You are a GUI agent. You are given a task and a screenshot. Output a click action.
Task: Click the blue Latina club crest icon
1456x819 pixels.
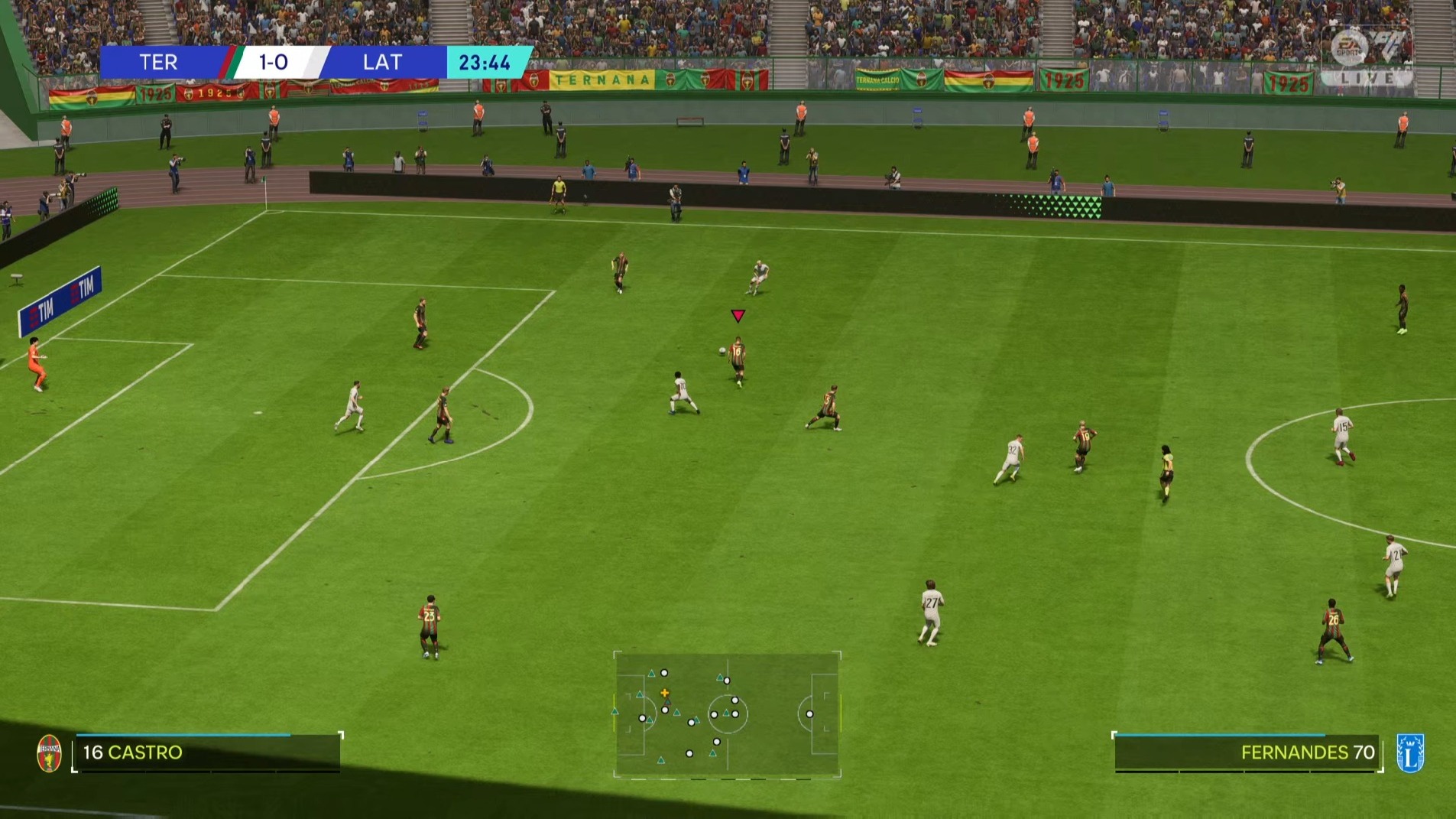pos(1409,753)
